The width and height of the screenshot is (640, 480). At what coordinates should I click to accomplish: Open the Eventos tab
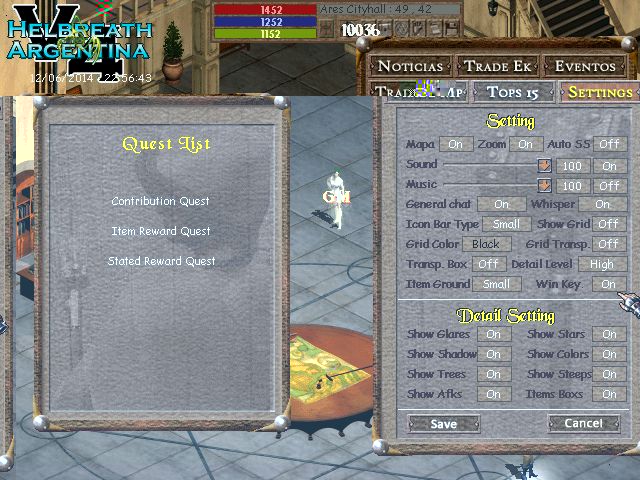[585, 67]
